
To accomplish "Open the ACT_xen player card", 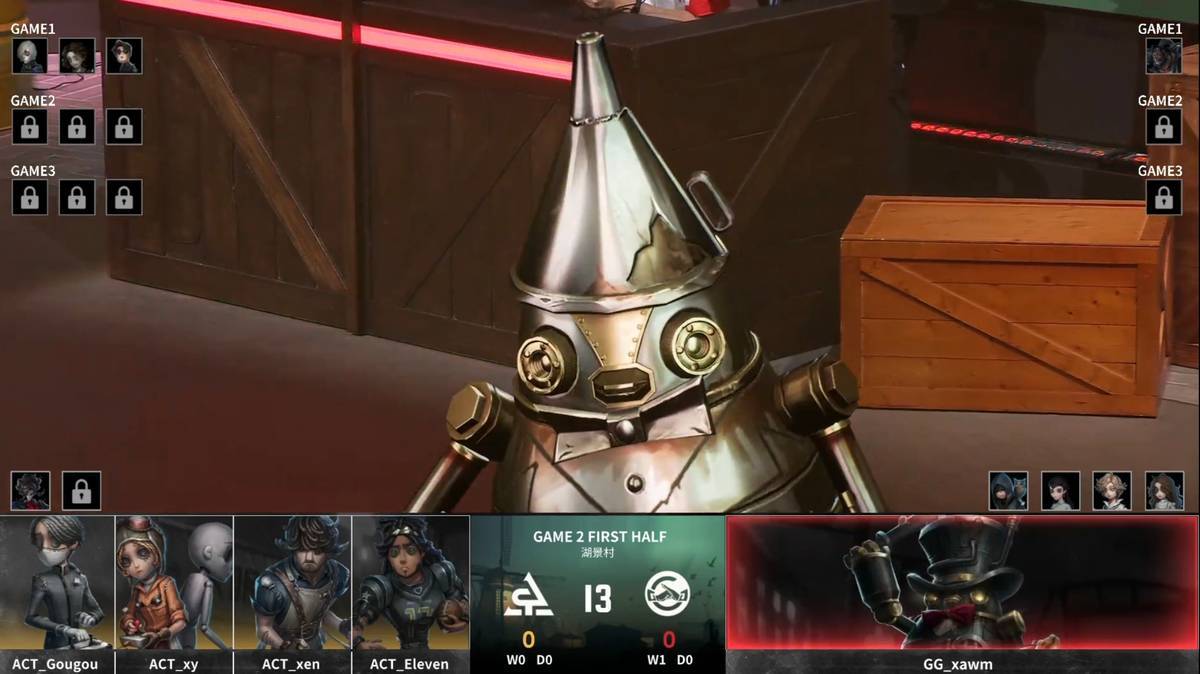I will click(x=292, y=593).
